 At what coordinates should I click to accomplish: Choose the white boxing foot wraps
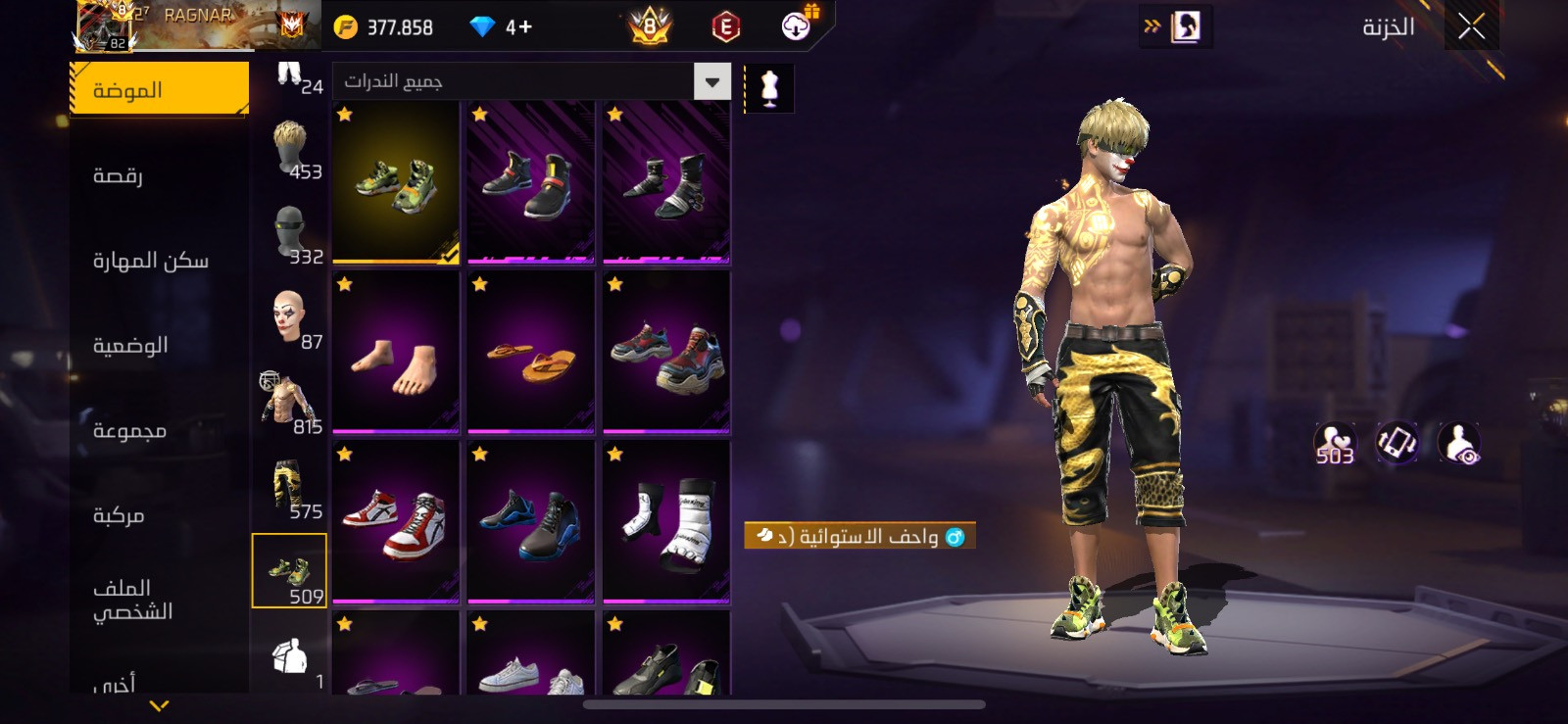(666, 522)
